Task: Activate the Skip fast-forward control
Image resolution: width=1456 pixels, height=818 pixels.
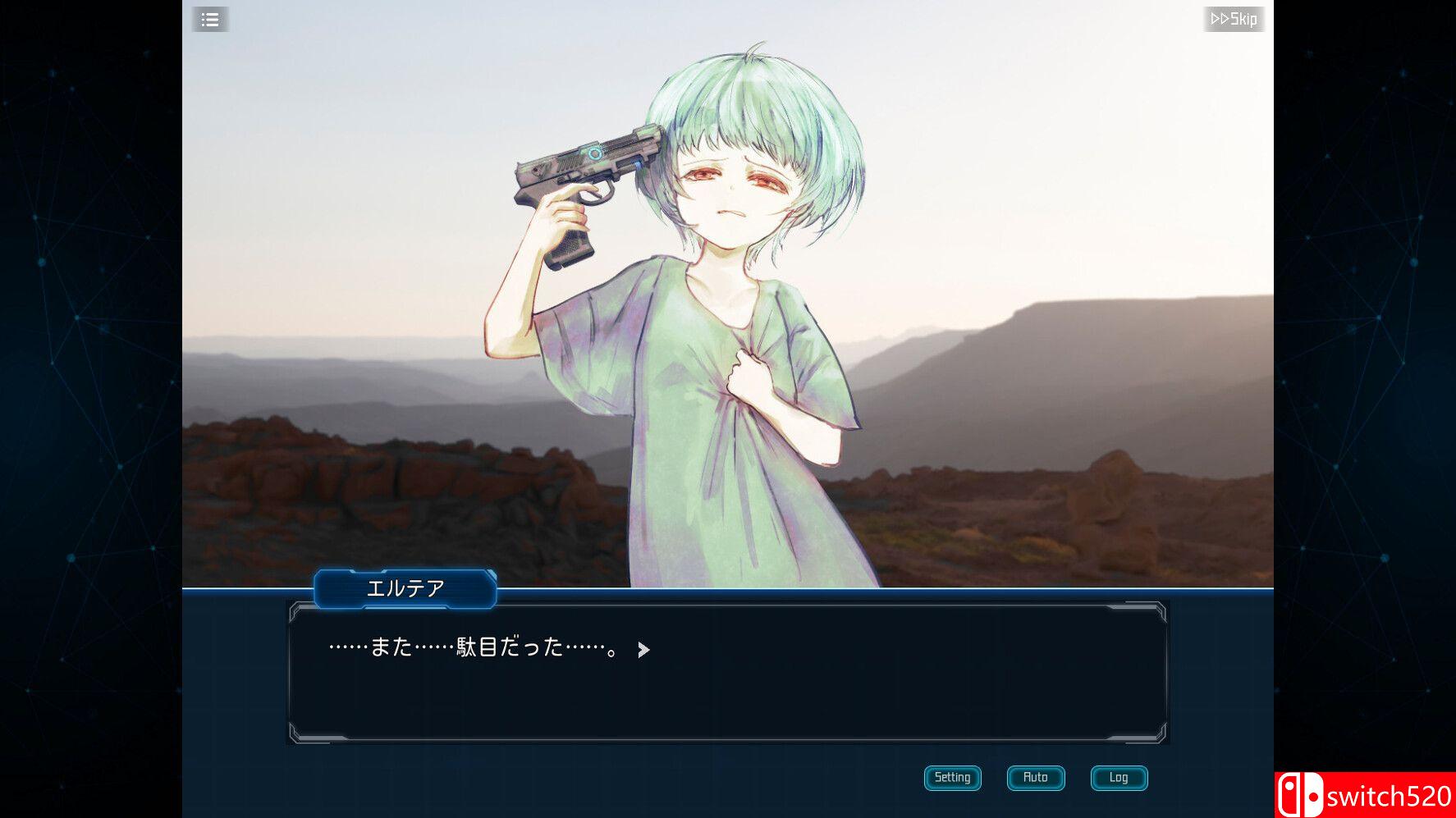Action: click(1234, 19)
